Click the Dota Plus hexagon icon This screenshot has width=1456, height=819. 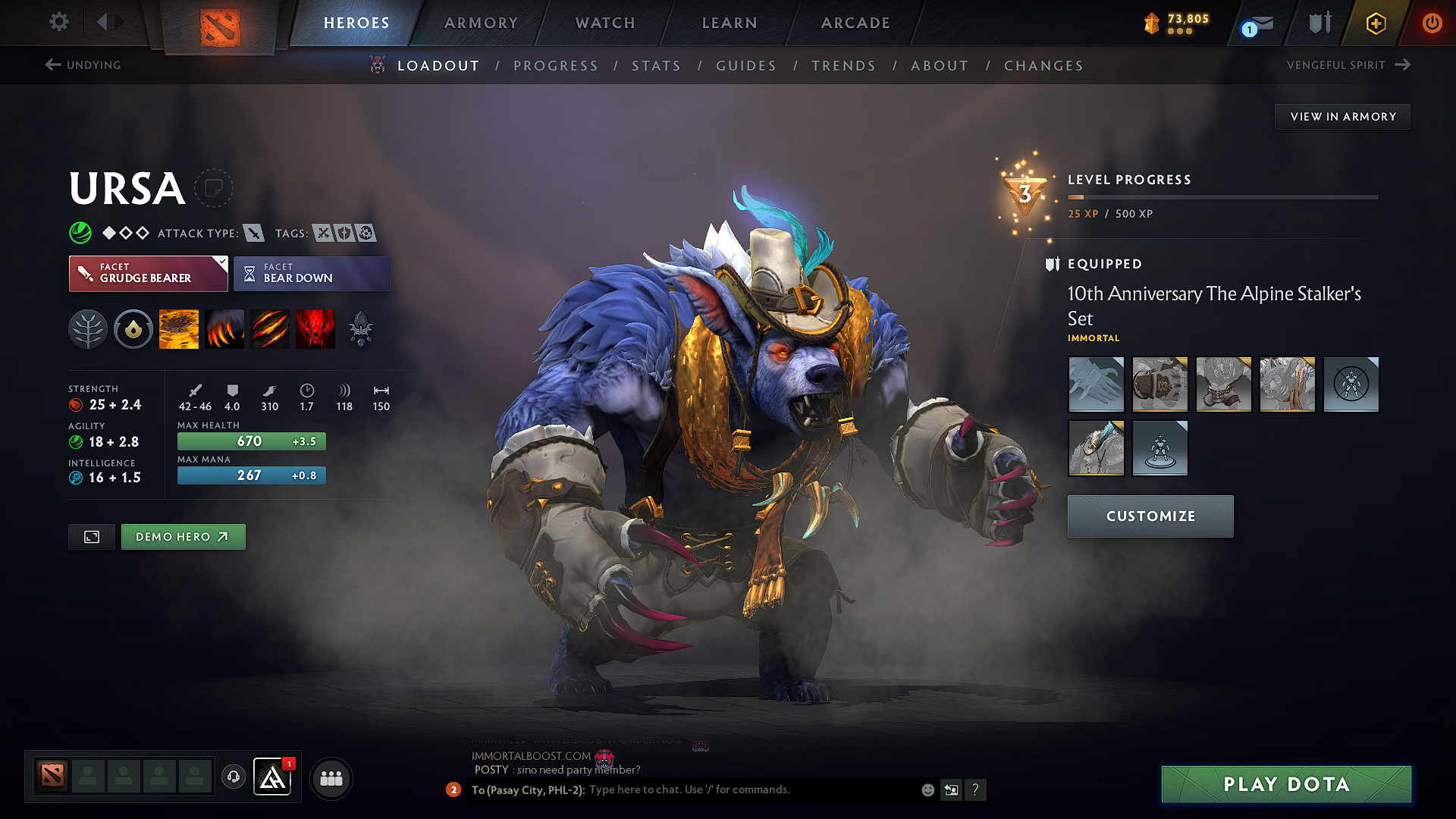tap(1375, 24)
